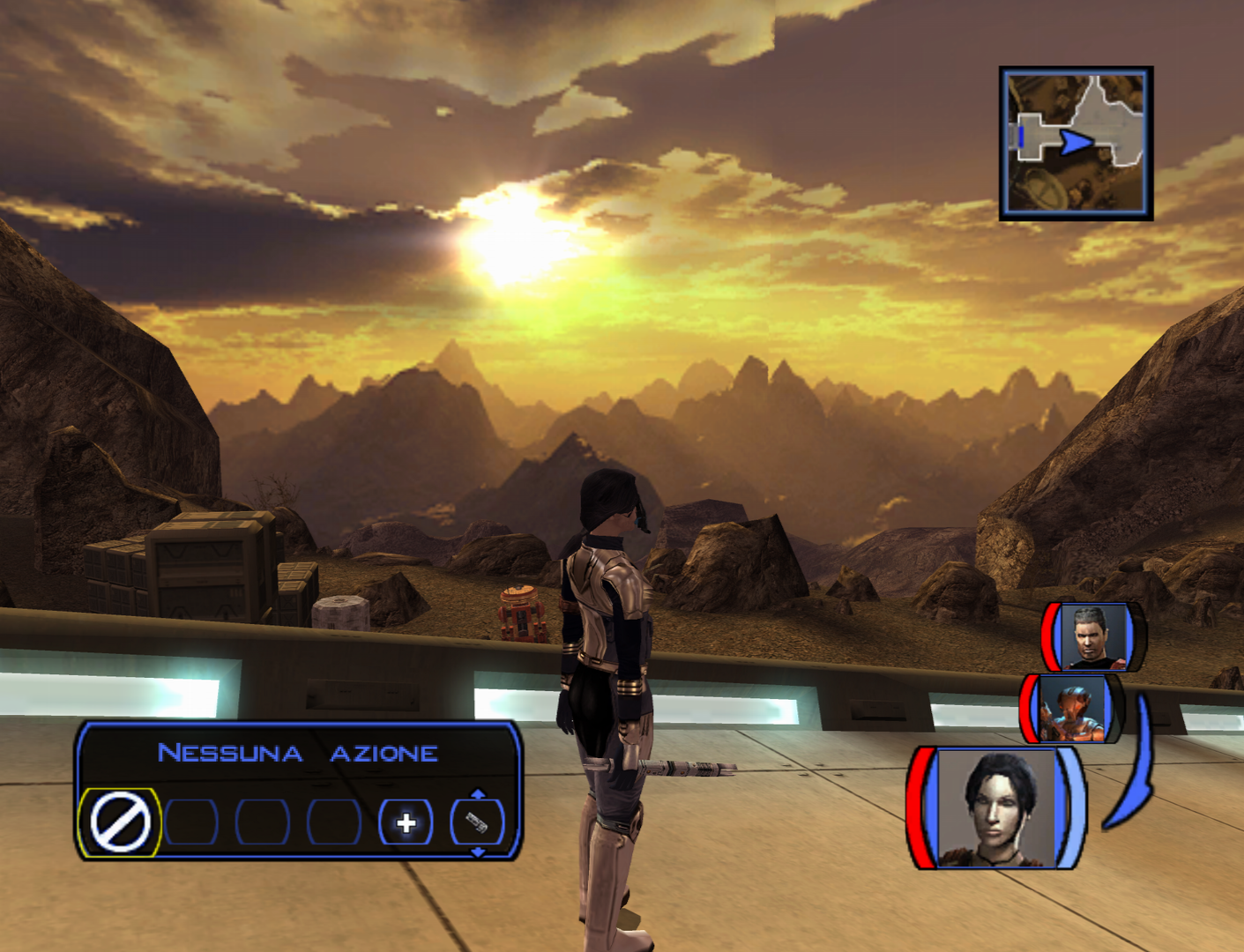Click the up arrow above the last action slot
Viewport: 1244px width, 952px height.
[478, 794]
